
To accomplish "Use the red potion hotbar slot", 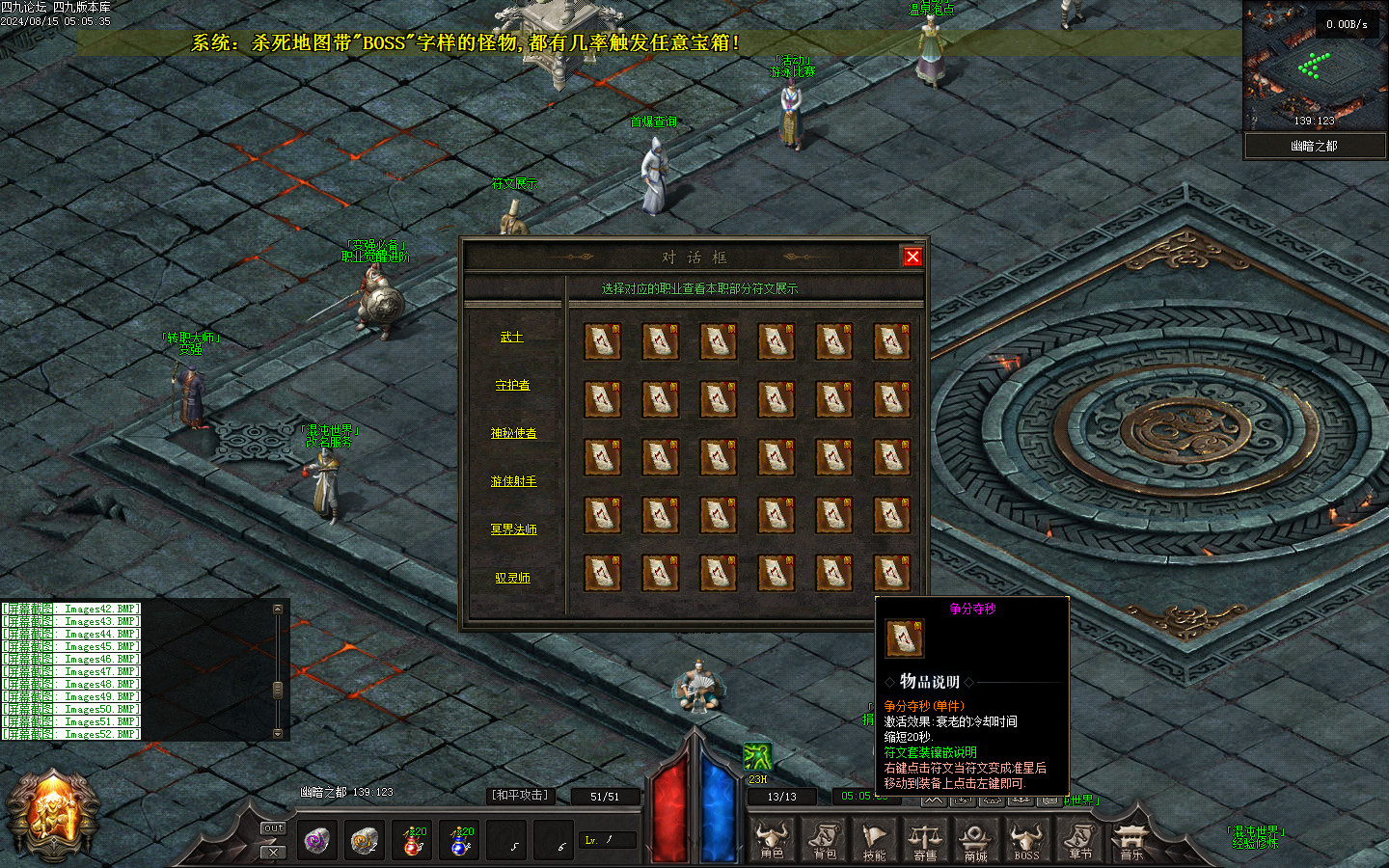I will (412, 841).
